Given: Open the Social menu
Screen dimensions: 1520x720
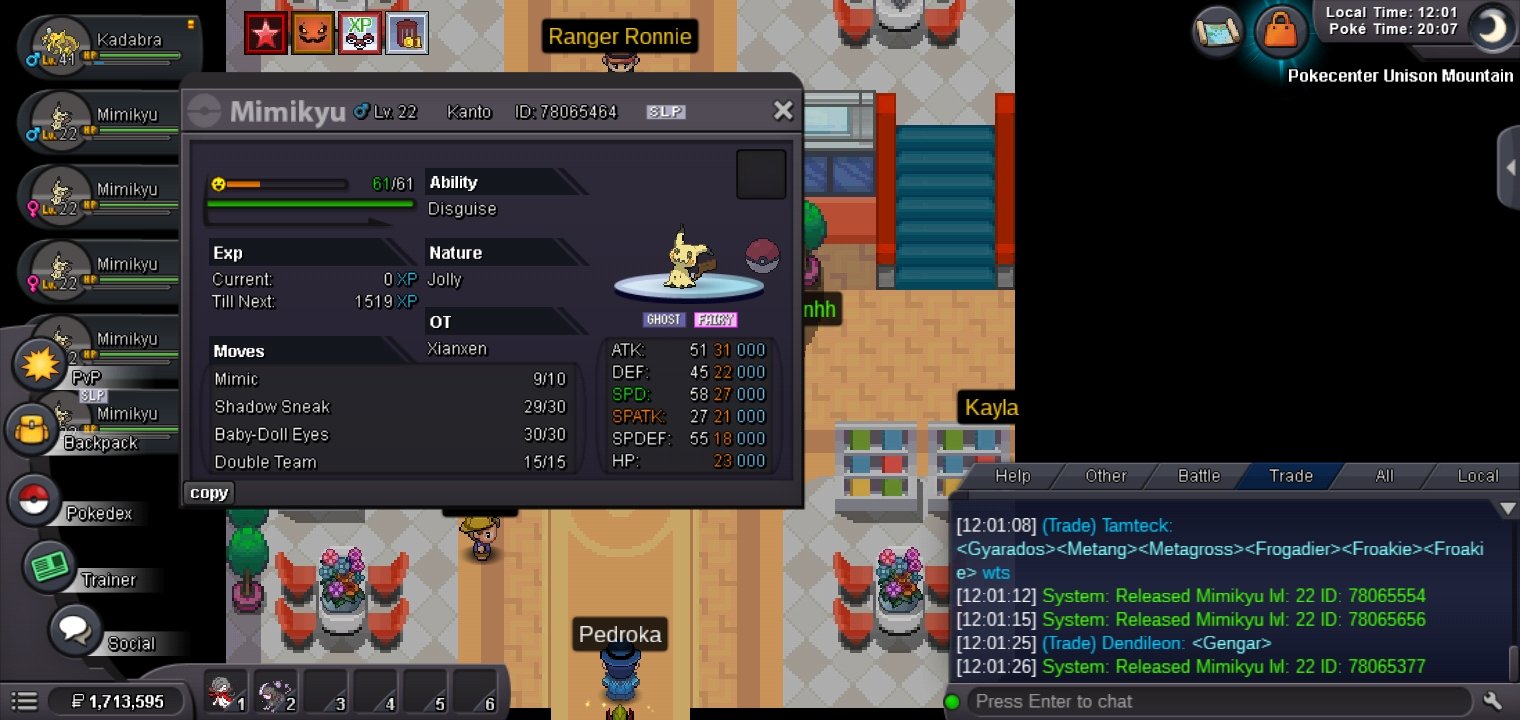Looking at the screenshot, I should tap(73, 630).
